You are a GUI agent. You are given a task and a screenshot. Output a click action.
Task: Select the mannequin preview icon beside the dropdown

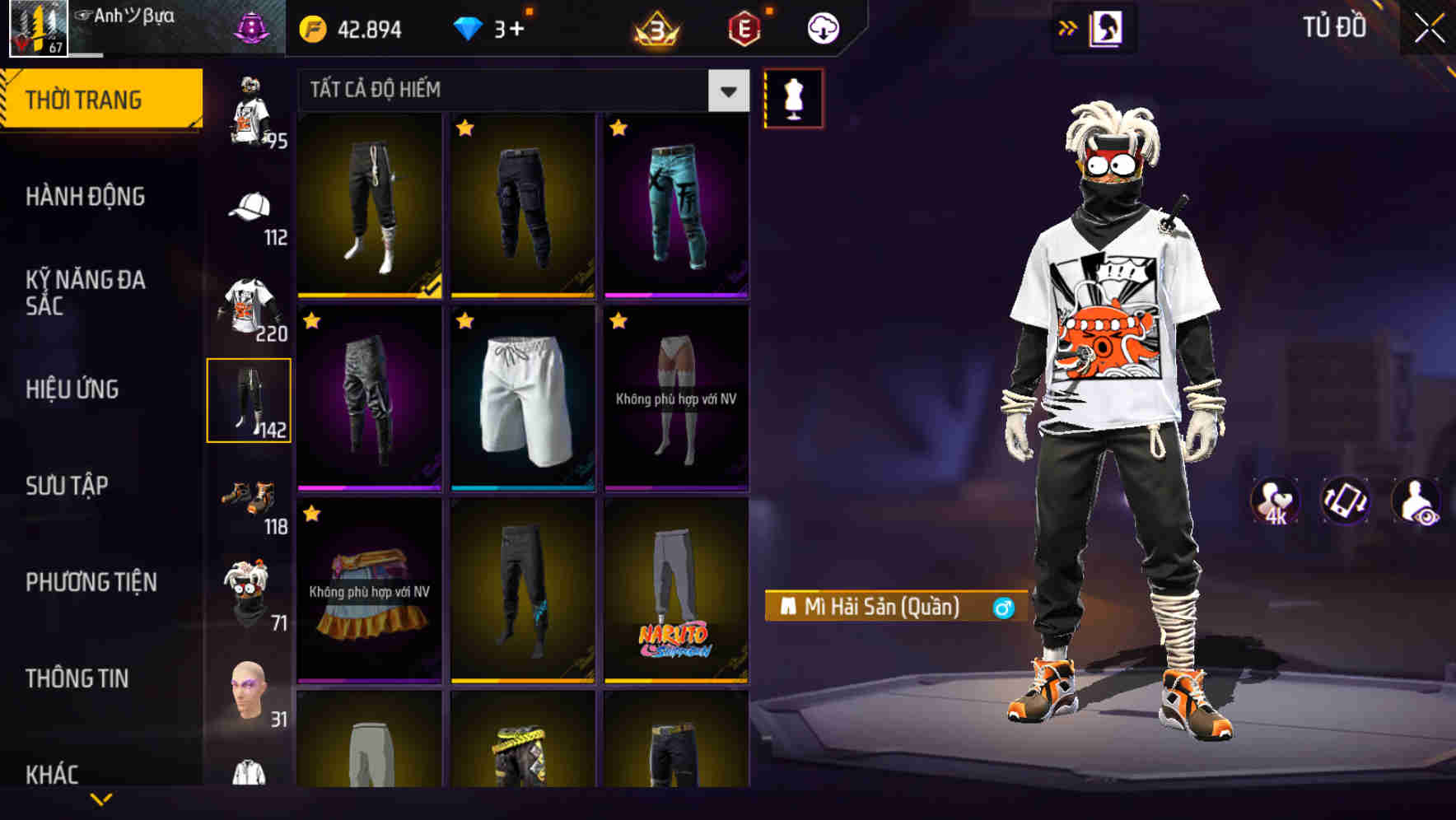click(x=793, y=97)
